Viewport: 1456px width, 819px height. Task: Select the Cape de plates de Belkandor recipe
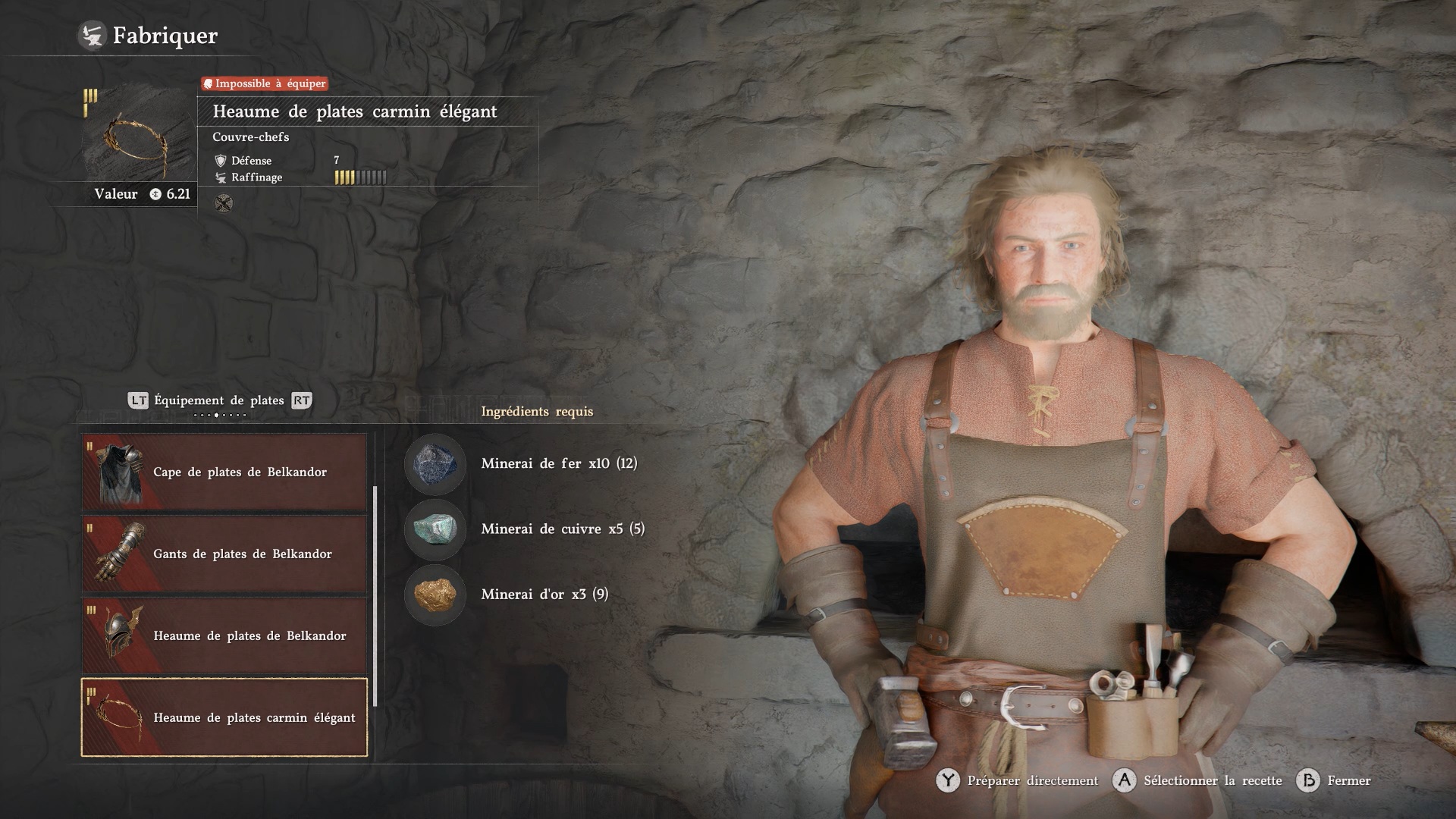(x=224, y=472)
